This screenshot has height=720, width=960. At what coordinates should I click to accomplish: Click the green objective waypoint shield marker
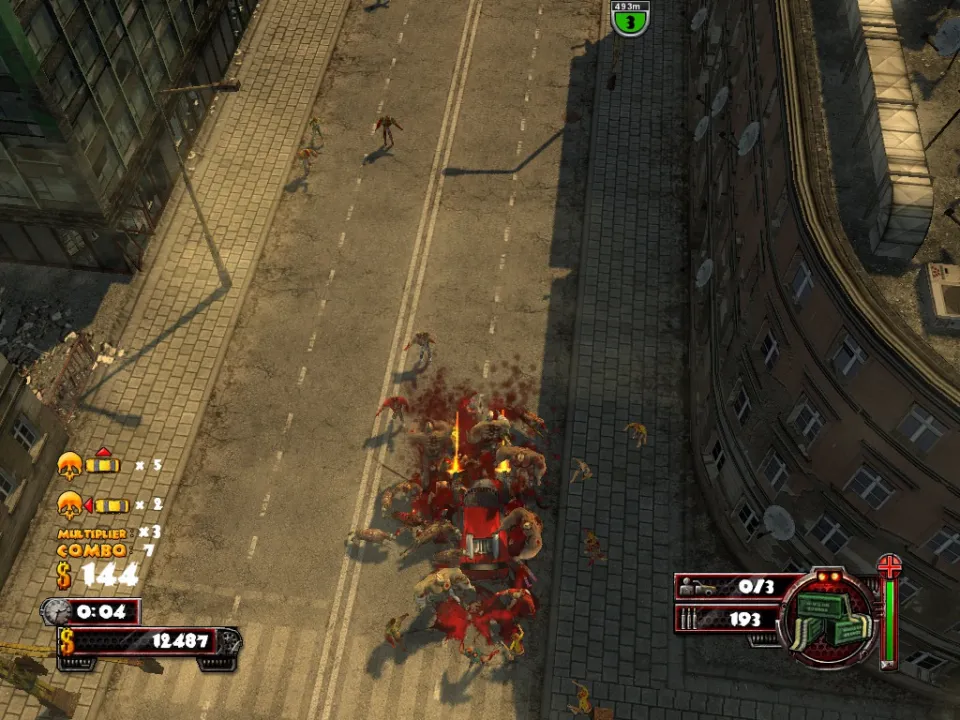630,20
